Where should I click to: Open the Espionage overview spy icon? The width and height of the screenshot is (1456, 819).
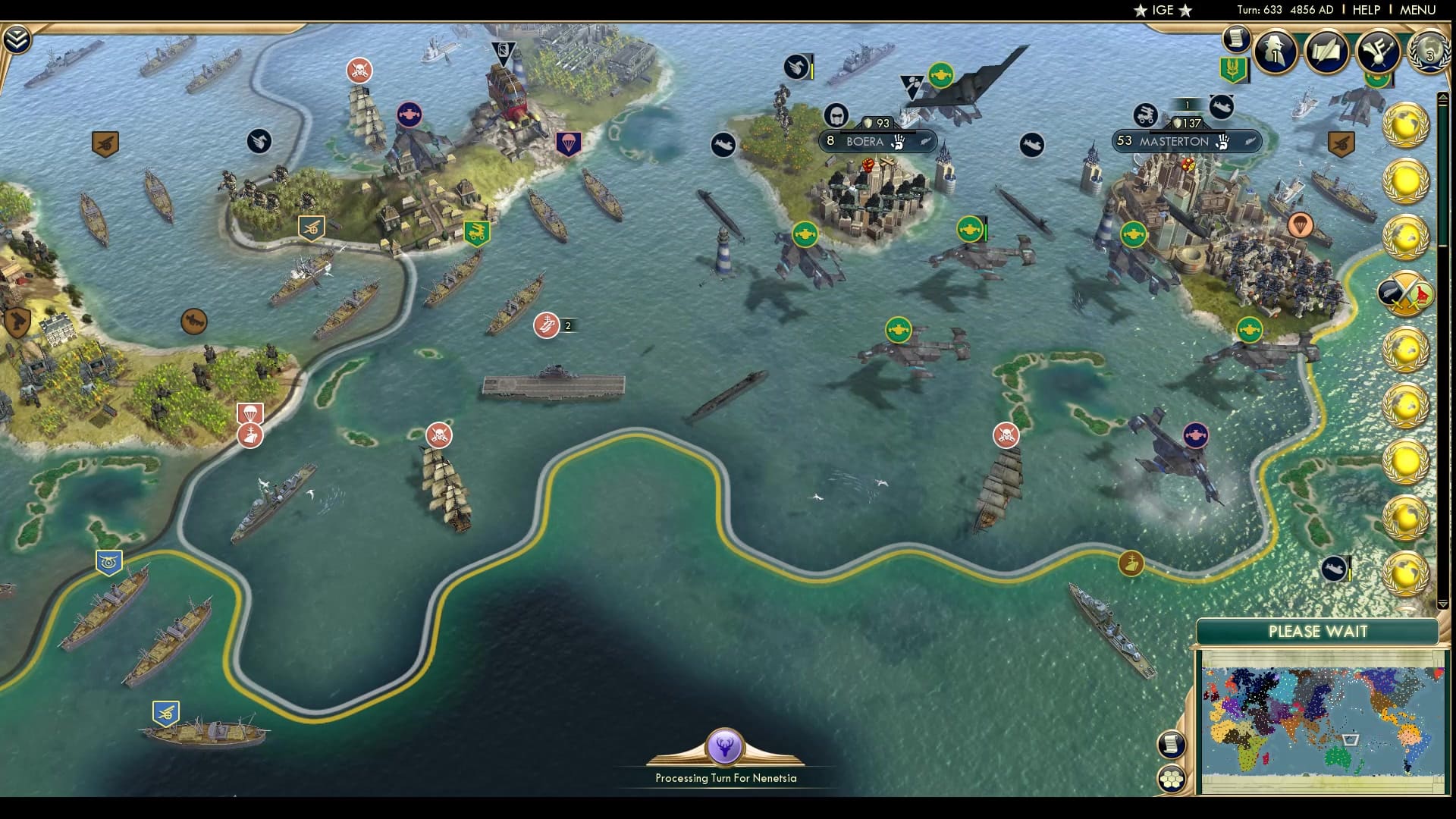click(x=1274, y=53)
